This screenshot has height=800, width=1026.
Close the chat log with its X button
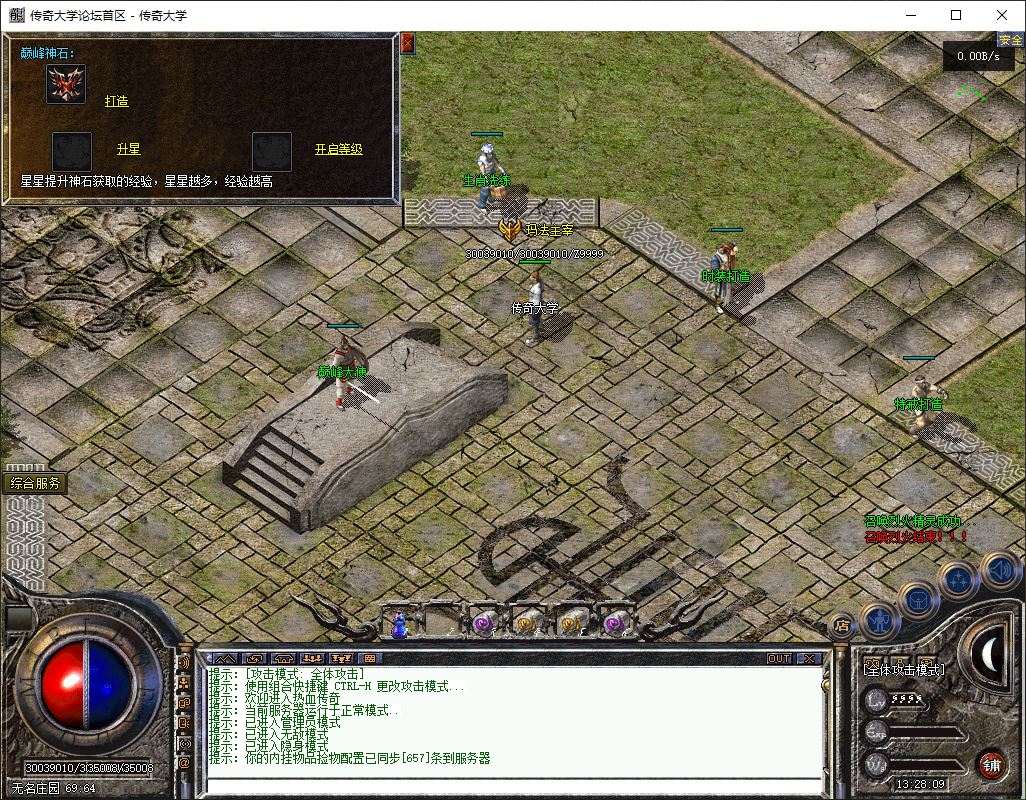pos(809,658)
